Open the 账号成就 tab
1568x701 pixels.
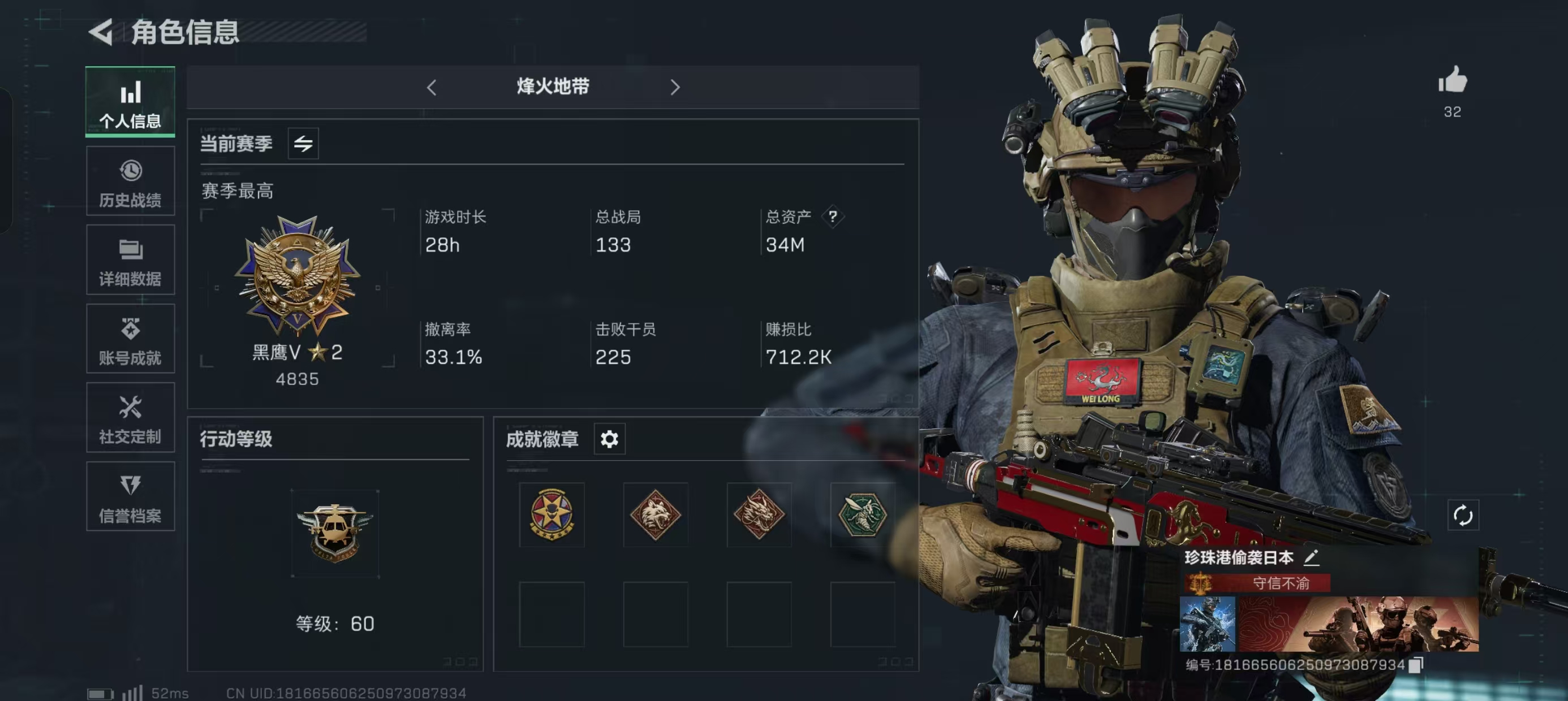coord(130,339)
